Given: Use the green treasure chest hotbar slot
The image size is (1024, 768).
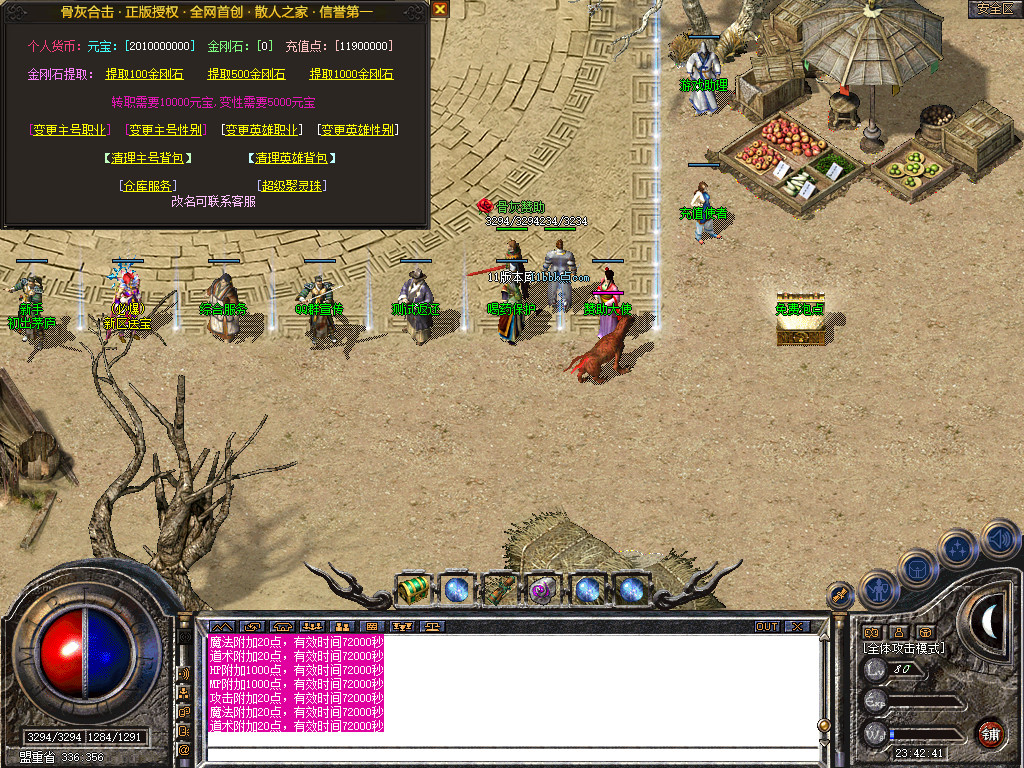Looking at the screenshot, I should 413,589.
